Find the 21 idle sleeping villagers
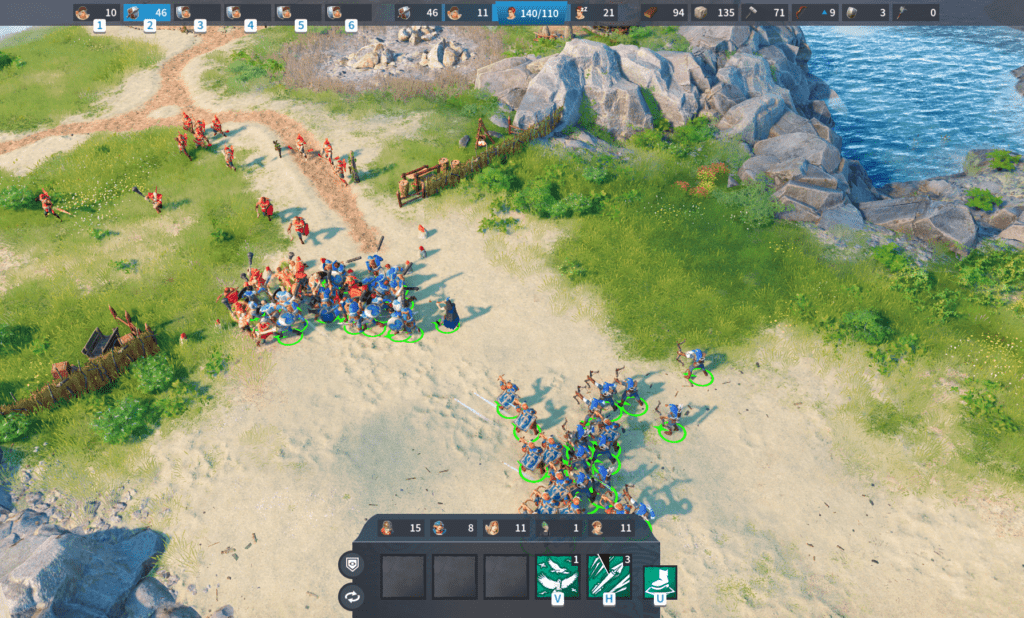 [594, 13]
